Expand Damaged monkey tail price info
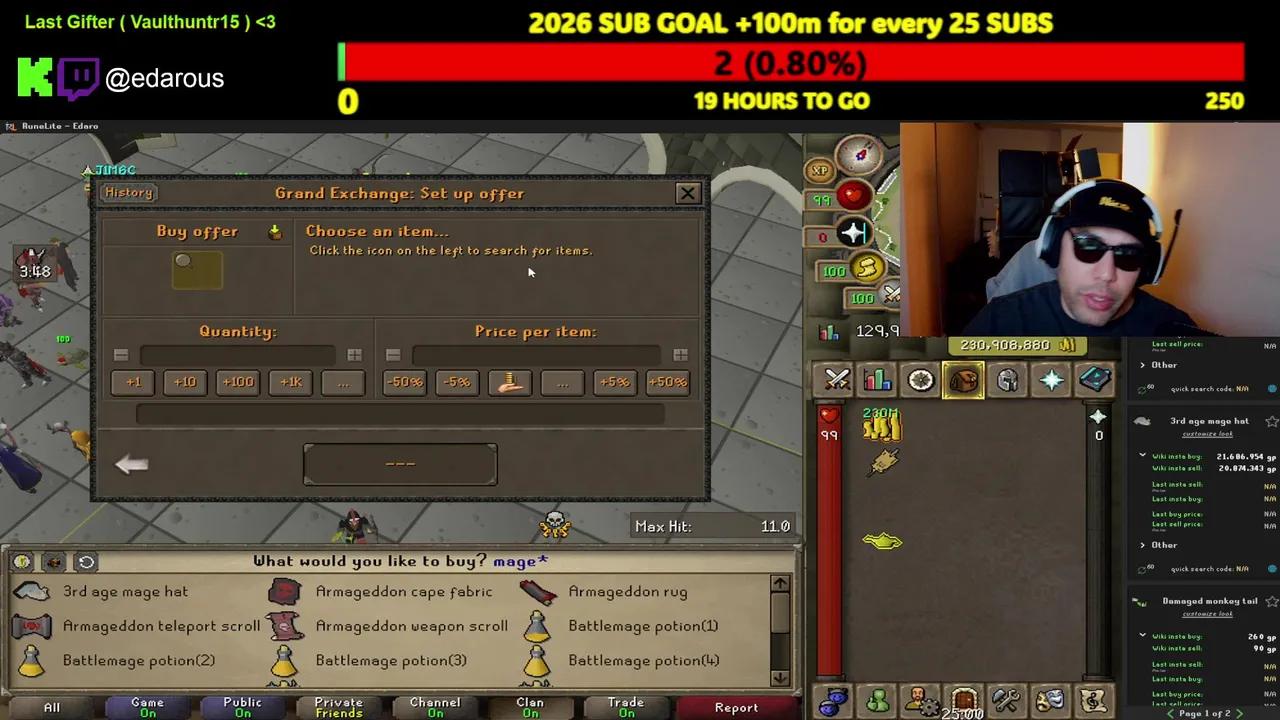 pyautogui.click(x=1142, y=633)
